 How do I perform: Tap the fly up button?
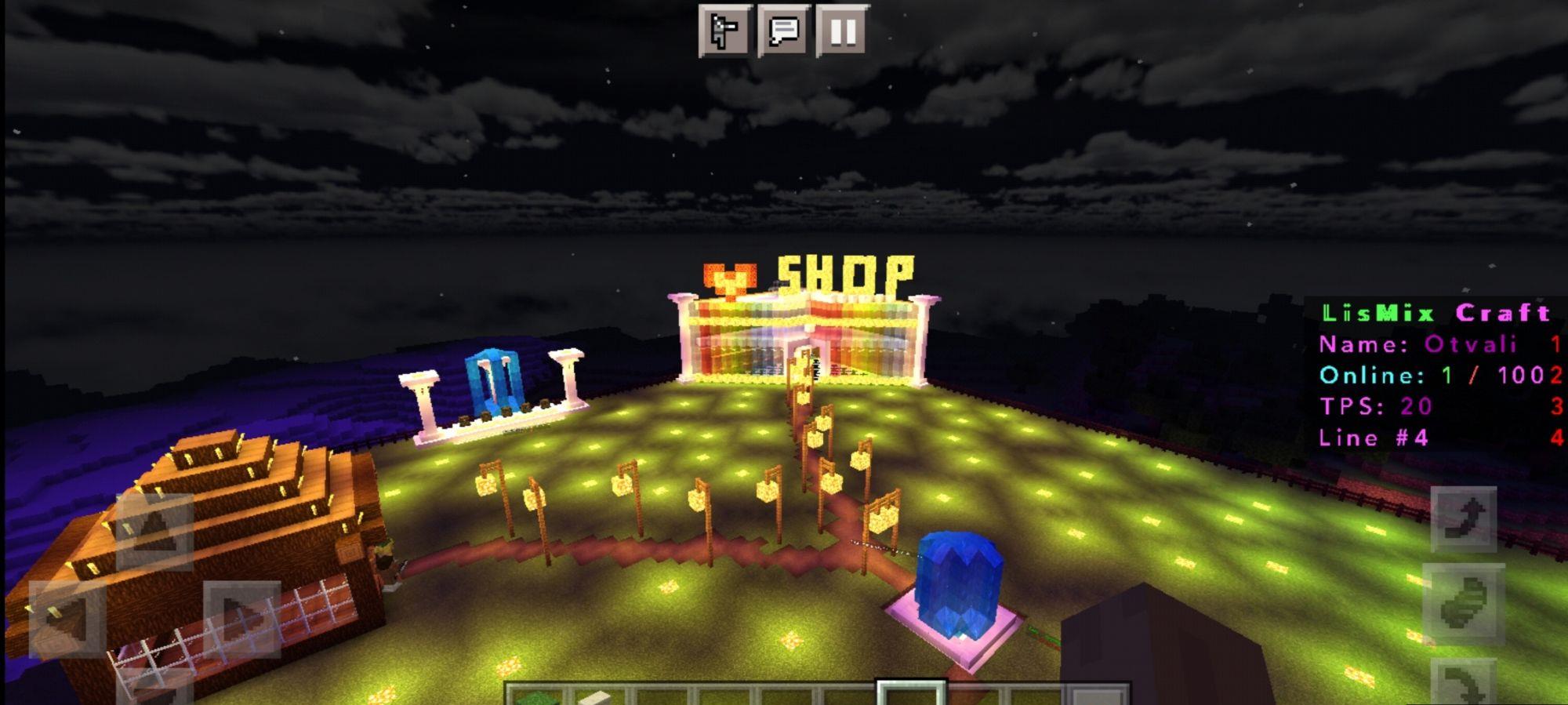click(x=1464, y=519)
